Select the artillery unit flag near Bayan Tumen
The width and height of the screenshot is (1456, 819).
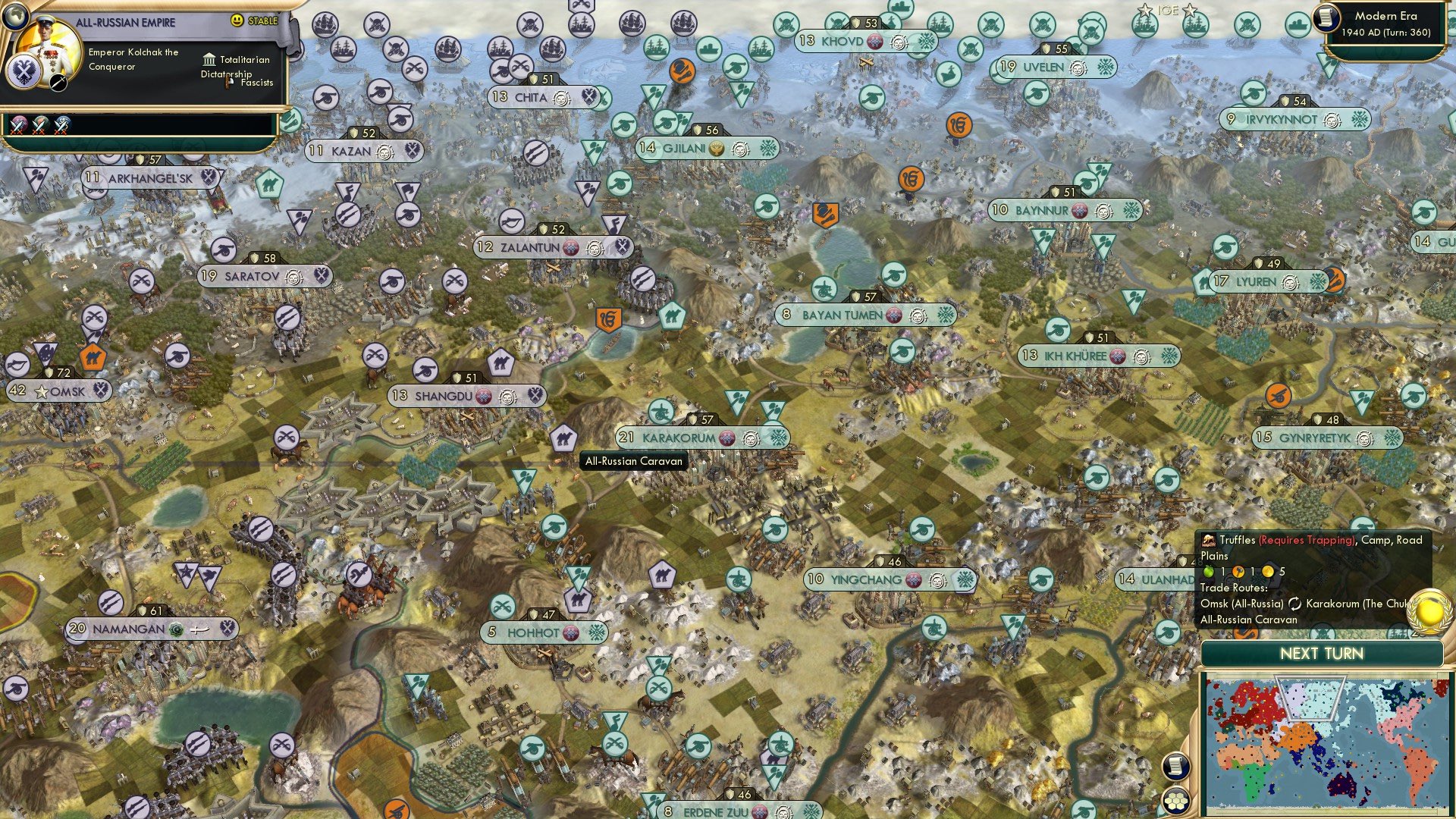pyautogui.click(x=824, y=288)
